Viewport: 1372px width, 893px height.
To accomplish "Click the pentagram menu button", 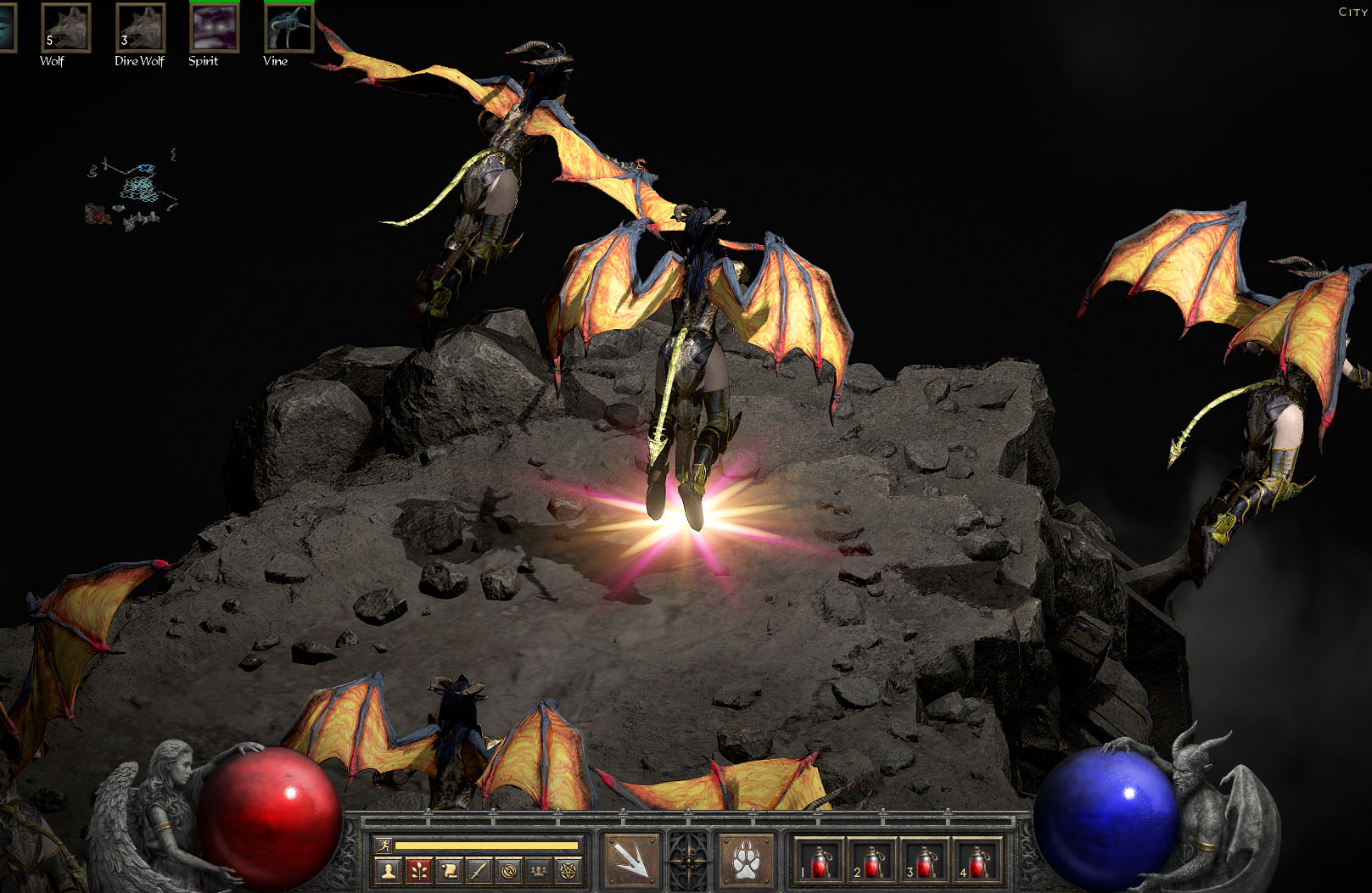I will pyautogui.click(x=568, y=870).
